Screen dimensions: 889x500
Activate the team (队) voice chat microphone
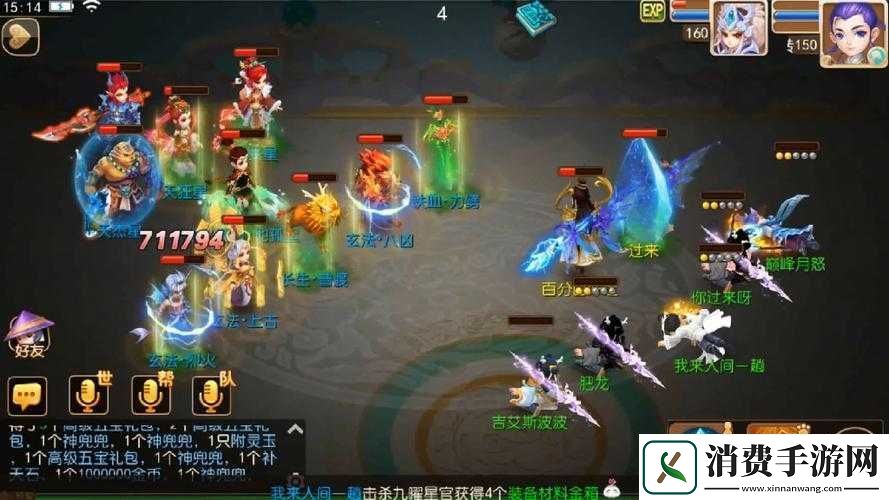tap(212, 396)
